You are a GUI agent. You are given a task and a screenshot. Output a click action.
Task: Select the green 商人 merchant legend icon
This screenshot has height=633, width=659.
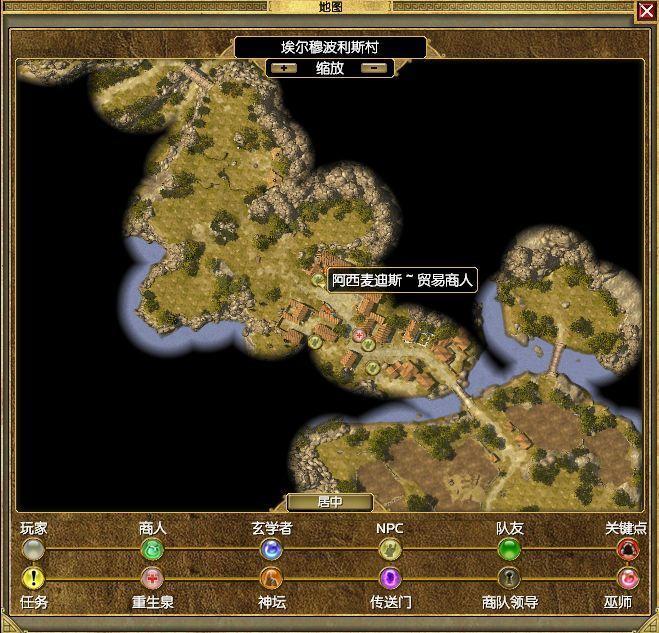(x=152, y=549)
